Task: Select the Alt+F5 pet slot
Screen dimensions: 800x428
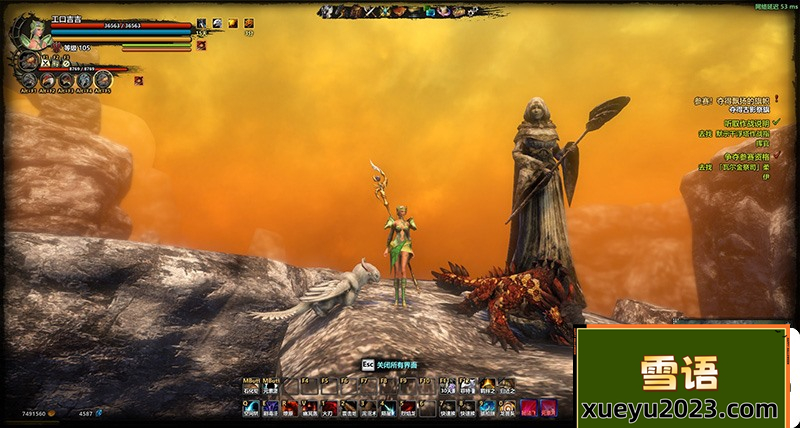Action: [x=104, y=79]
